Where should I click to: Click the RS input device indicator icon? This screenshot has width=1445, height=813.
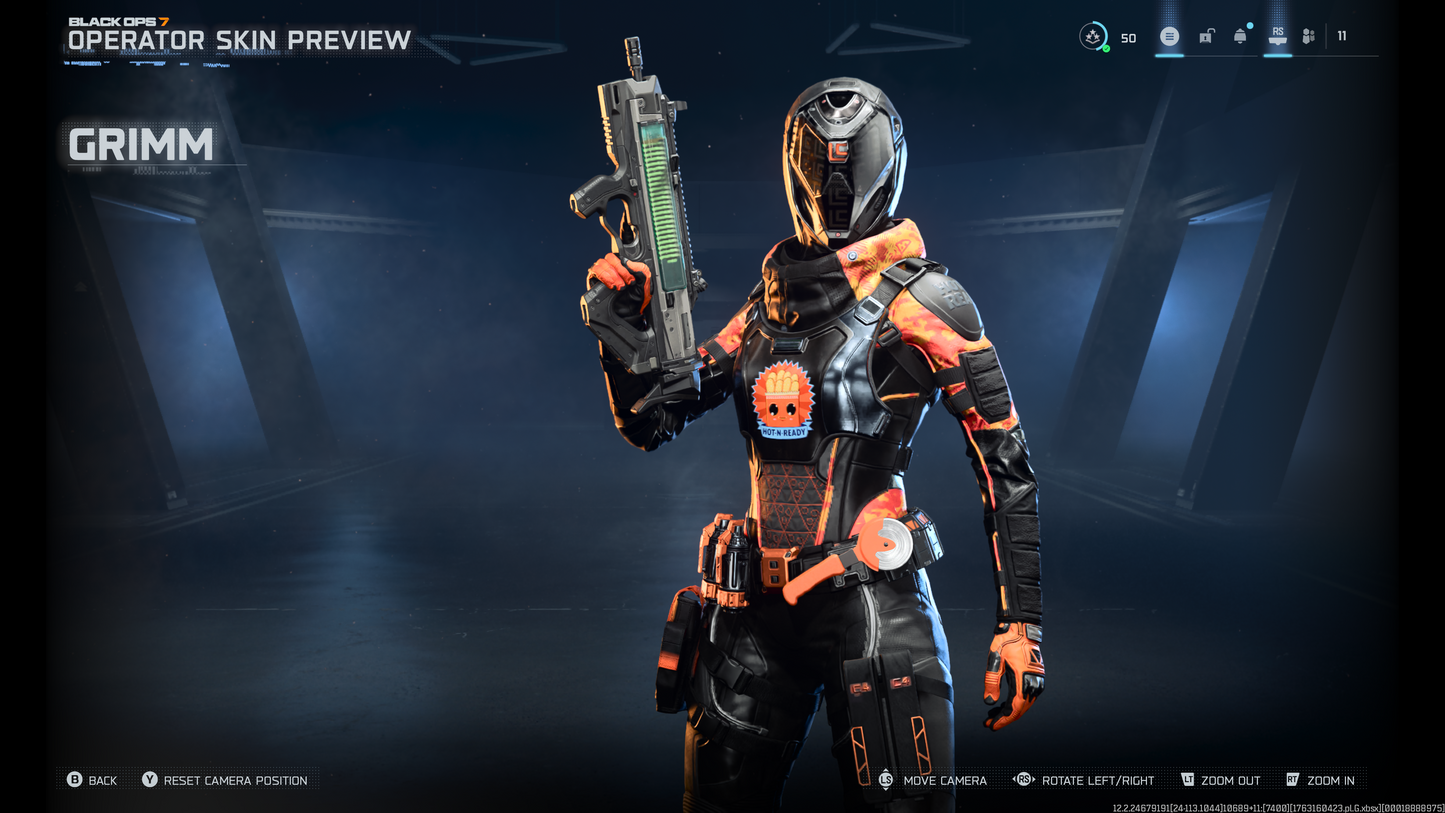pyautogui.click(x=1278, y=35)
